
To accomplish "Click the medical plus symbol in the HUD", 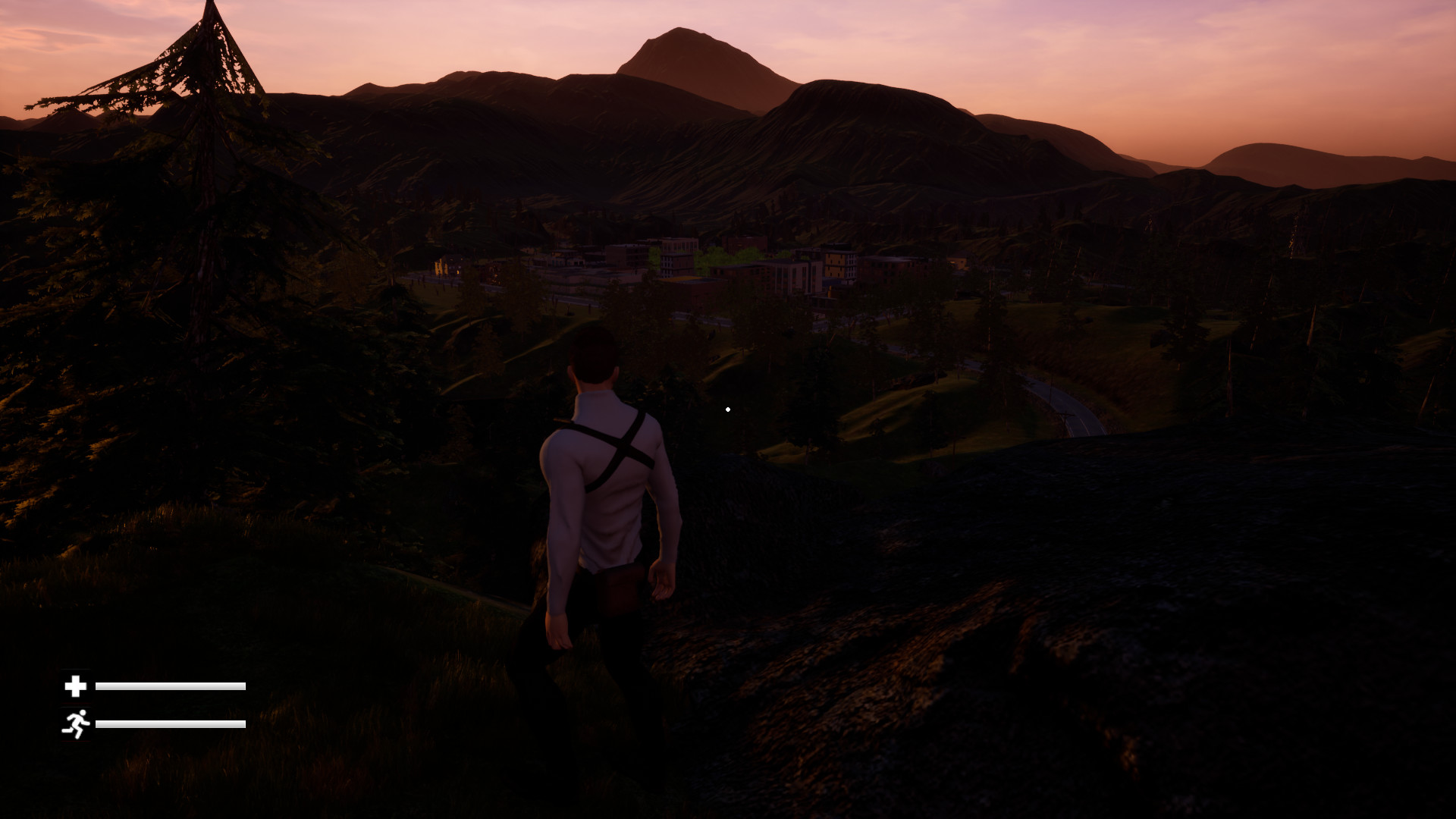I will coord(75,687).
